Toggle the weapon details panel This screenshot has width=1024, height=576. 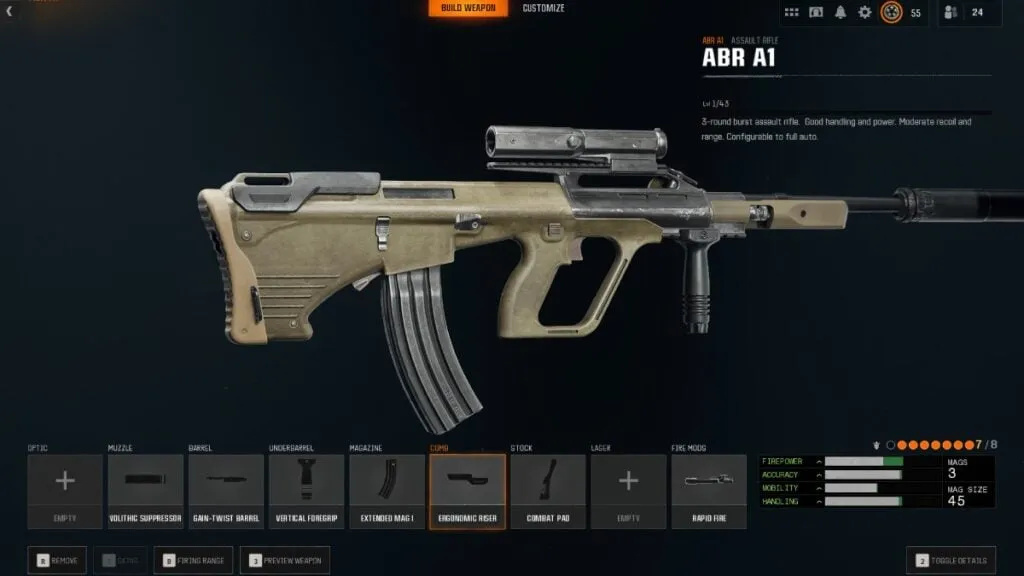(951, 560)
